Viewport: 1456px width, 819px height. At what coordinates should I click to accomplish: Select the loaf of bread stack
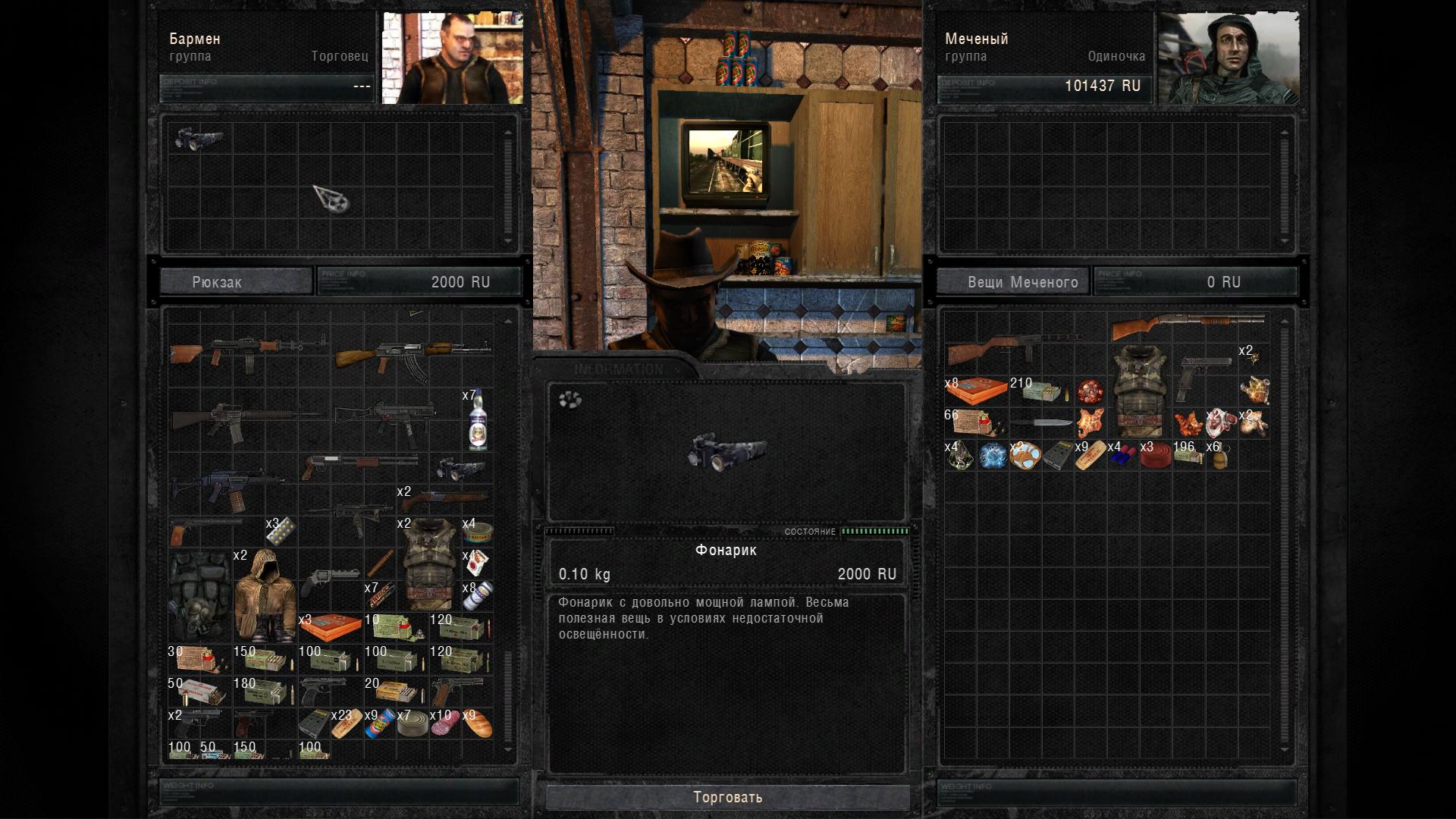[x=477, y=724]
